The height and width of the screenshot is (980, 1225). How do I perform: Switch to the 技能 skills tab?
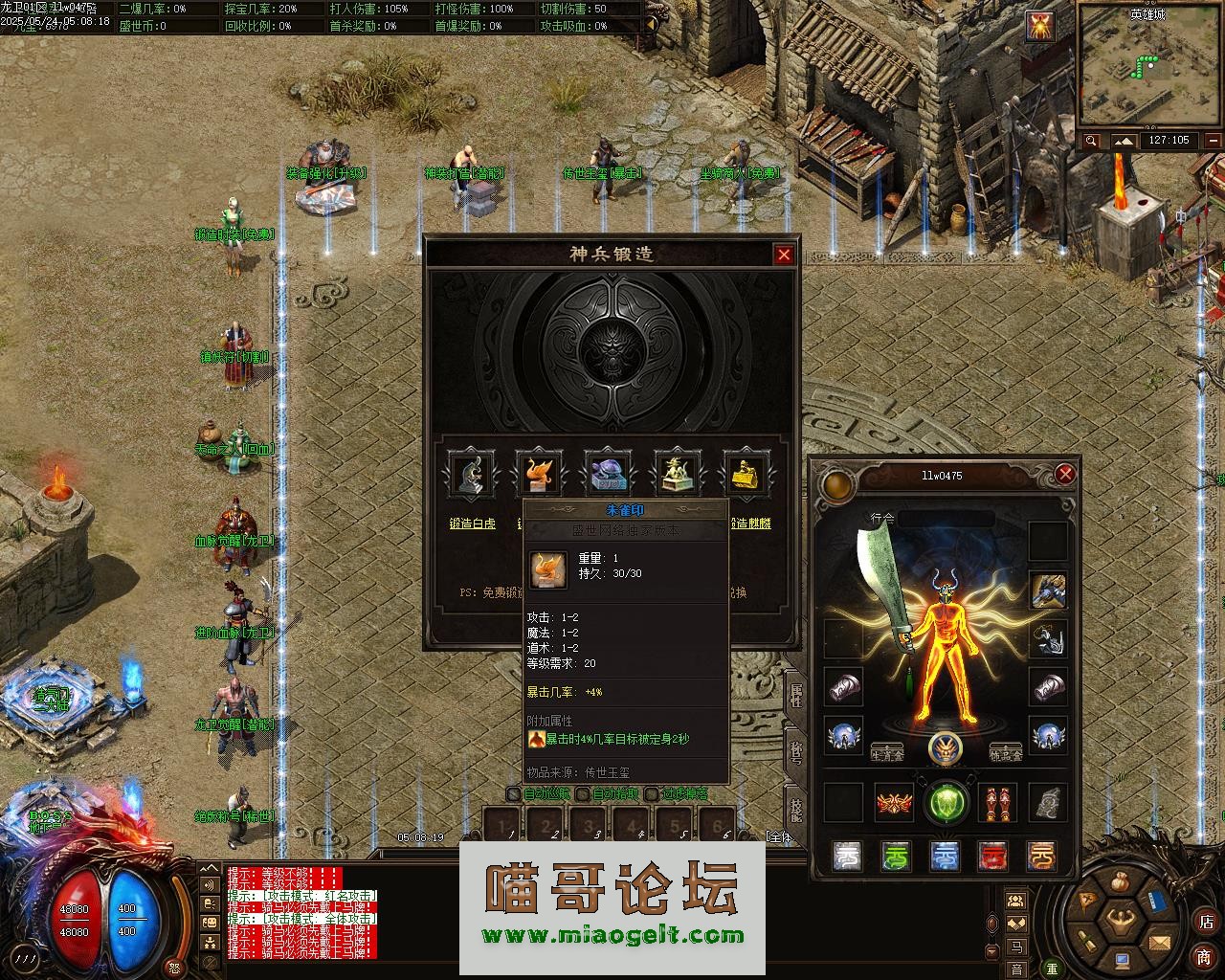(x=796, y=809)
